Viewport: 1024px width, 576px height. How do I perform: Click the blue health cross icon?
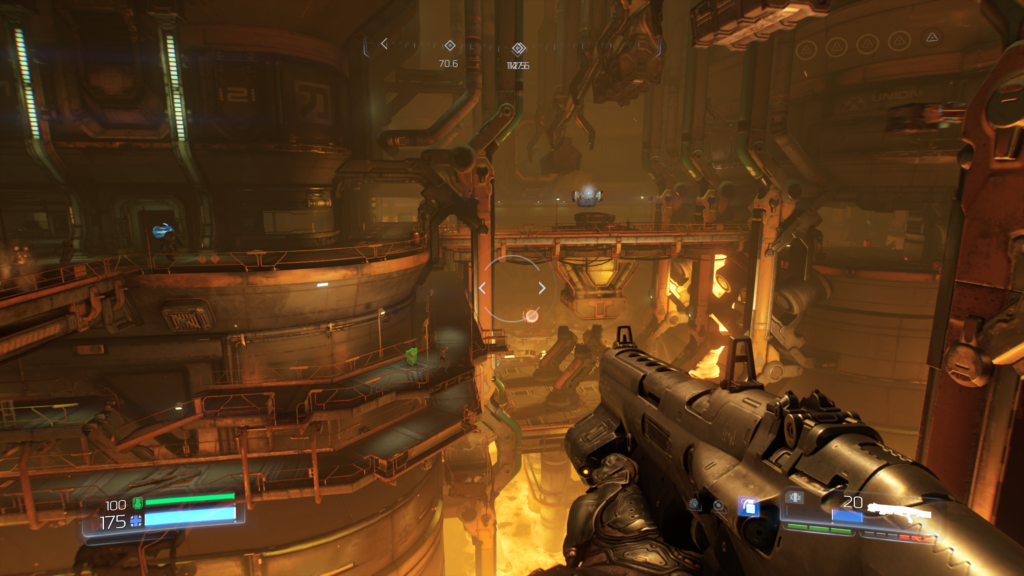137,521
